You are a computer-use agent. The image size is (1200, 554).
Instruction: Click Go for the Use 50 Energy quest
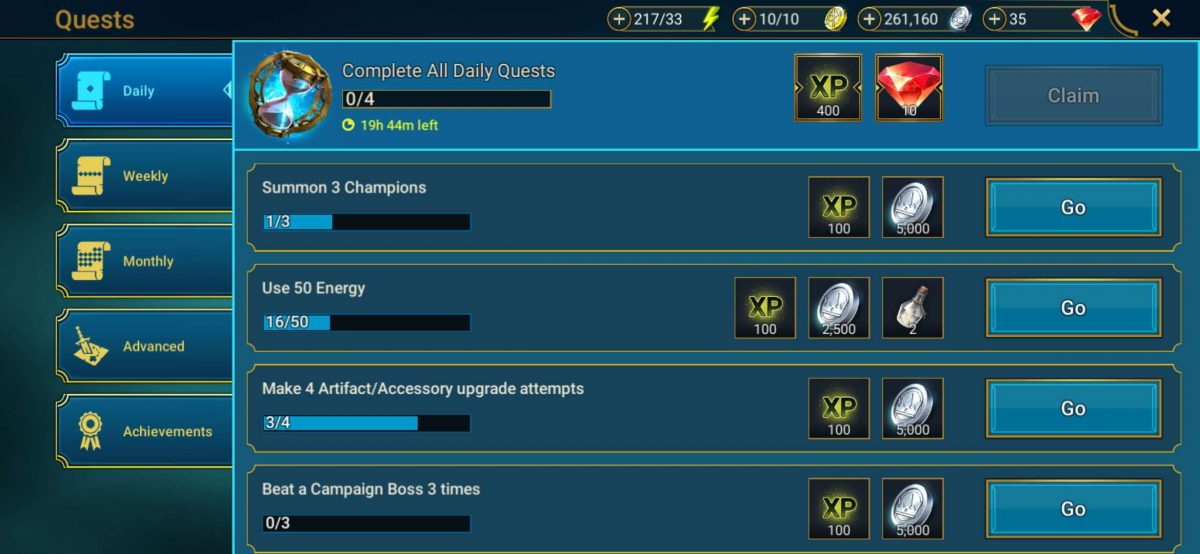(1073, 308)
